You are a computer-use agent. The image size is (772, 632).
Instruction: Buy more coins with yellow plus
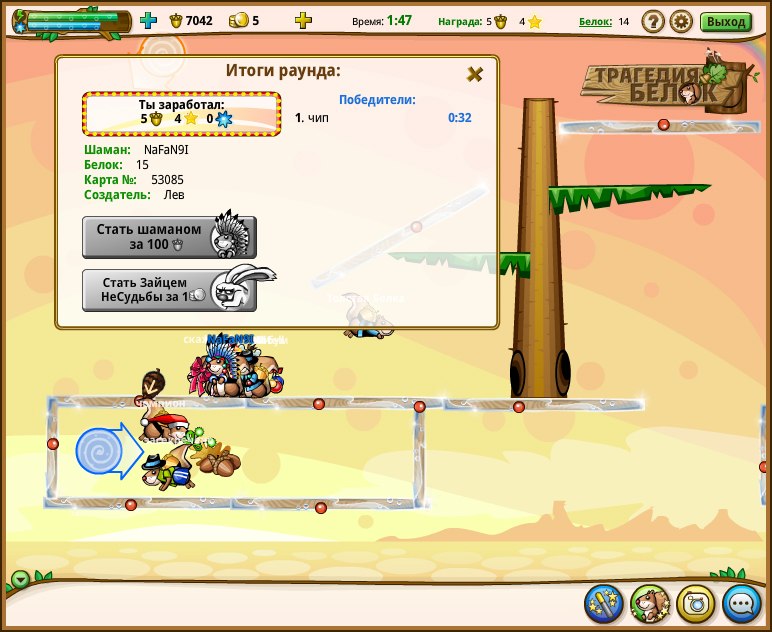[x=303, y=20]
